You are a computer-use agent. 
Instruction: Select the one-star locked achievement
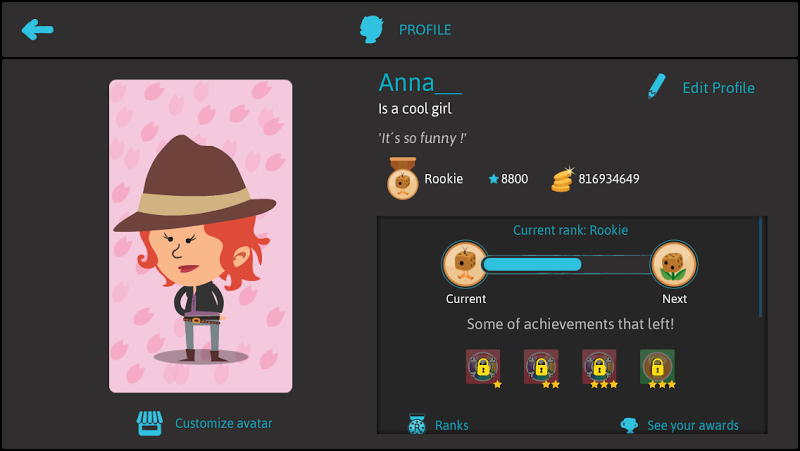483,367
